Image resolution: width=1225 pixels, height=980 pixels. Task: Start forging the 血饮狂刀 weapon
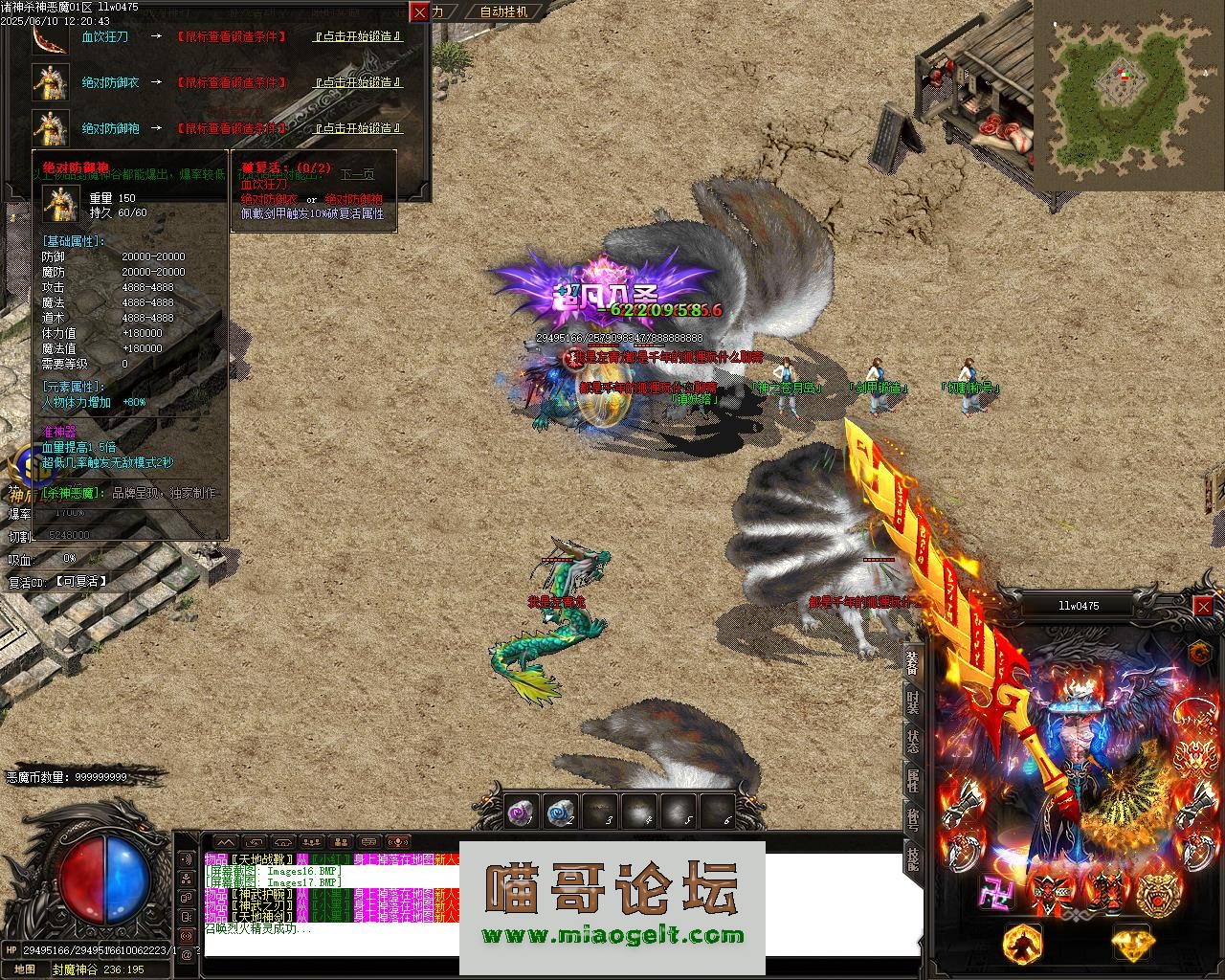[x=358, y=36]
